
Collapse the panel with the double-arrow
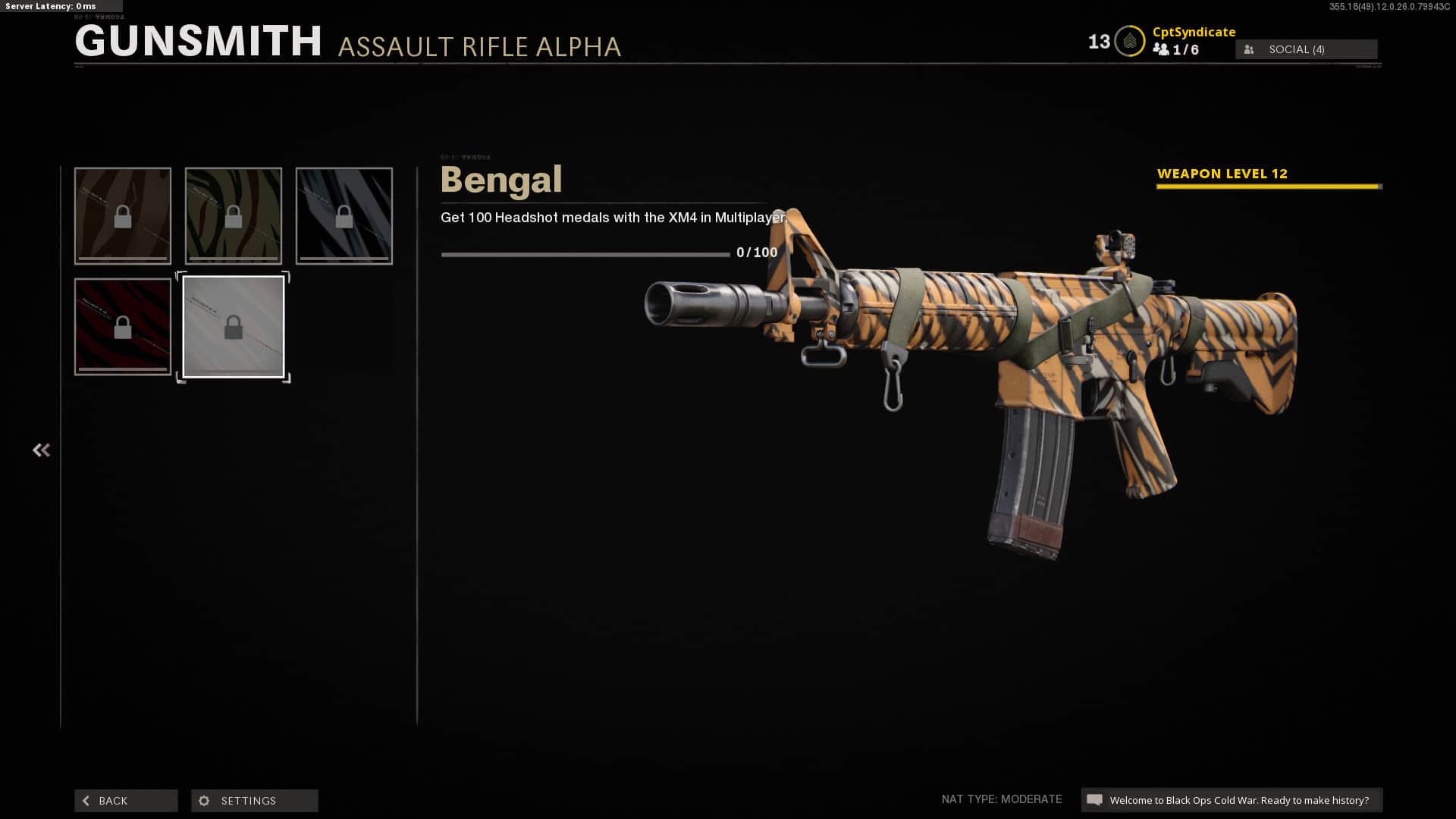click(x=41, y=450)
